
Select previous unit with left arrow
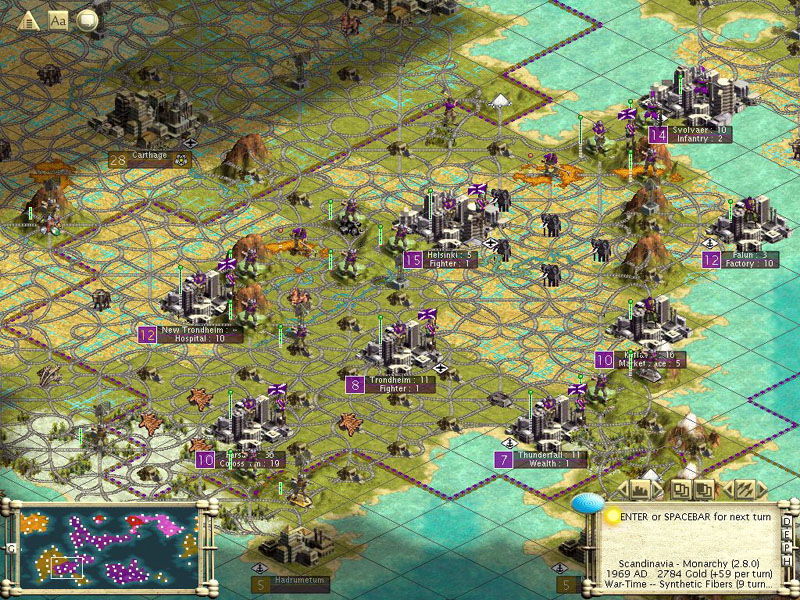pos(728,489)
